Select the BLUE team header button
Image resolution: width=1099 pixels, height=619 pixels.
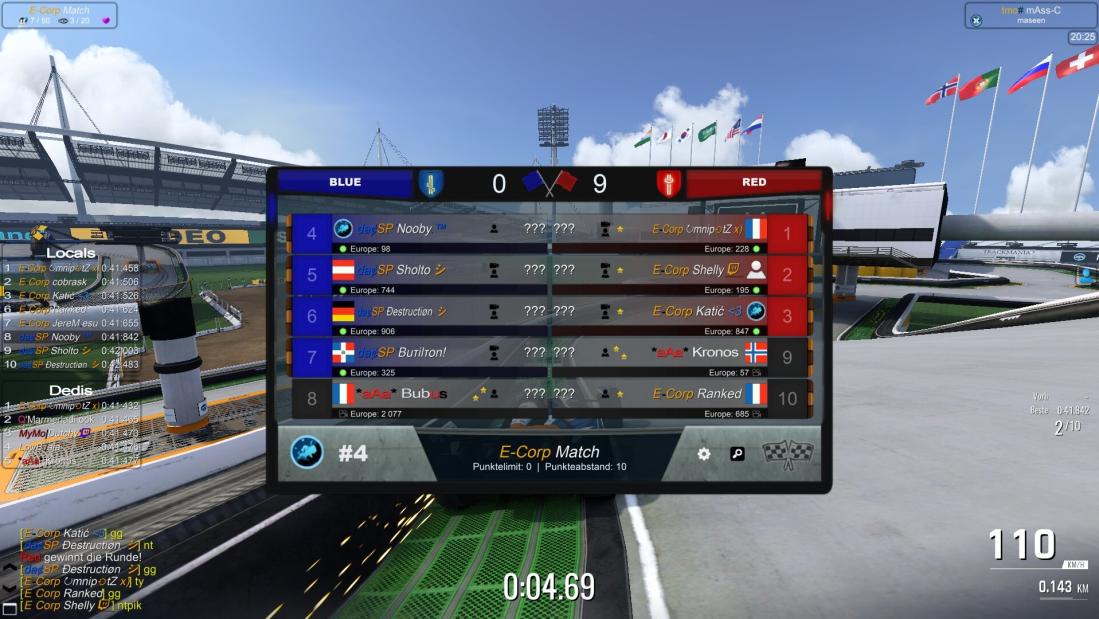click(345, 183)
